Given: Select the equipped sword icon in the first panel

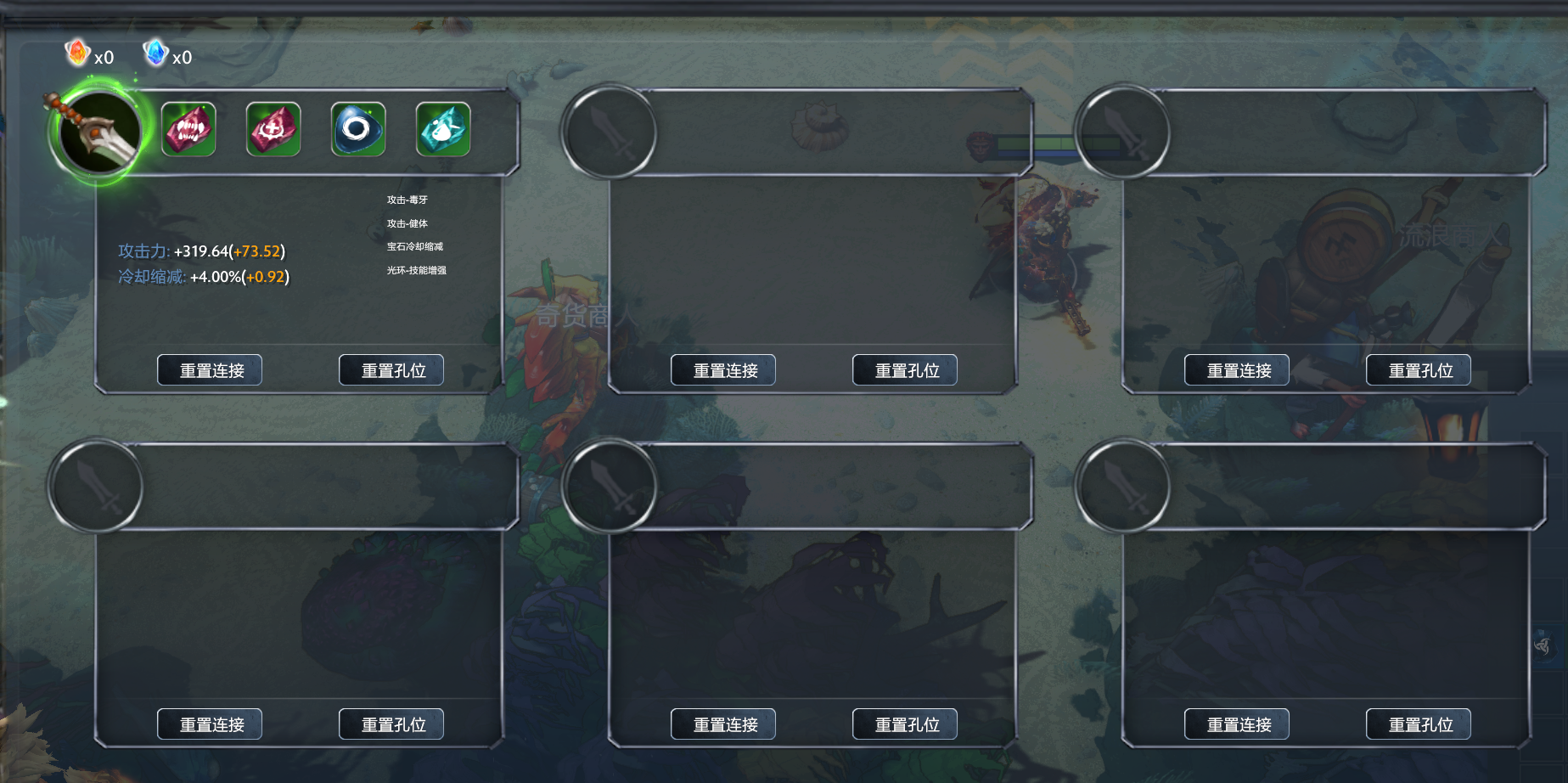Looking at the screenshot, I should 99,132.
